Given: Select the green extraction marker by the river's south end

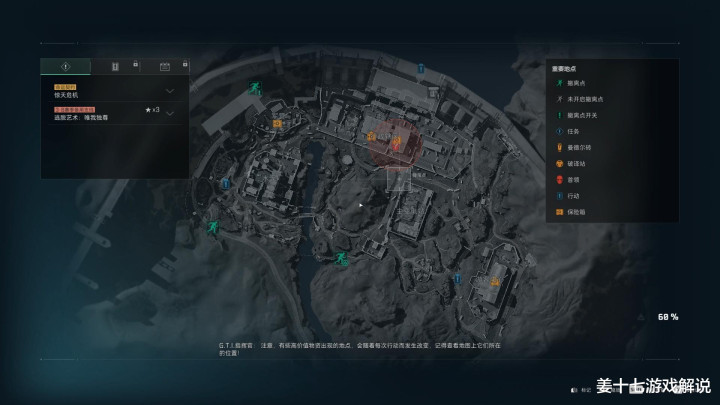Looking at the screenshot, I should pos(341,259).
